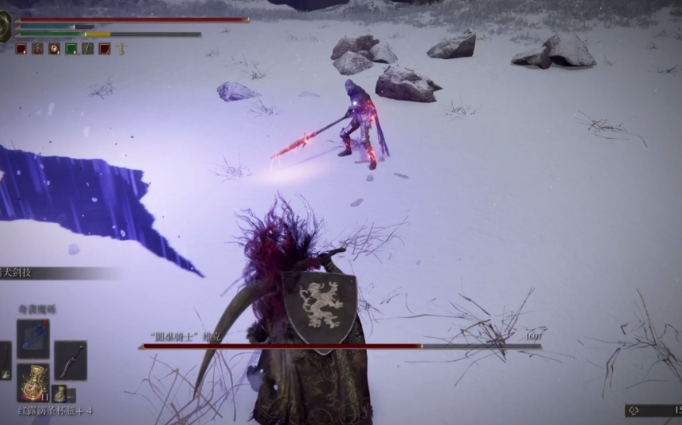Click the left-hand armament slot
Image resolution: width=682 pixels, height=425 pixels.
(4, 360)
